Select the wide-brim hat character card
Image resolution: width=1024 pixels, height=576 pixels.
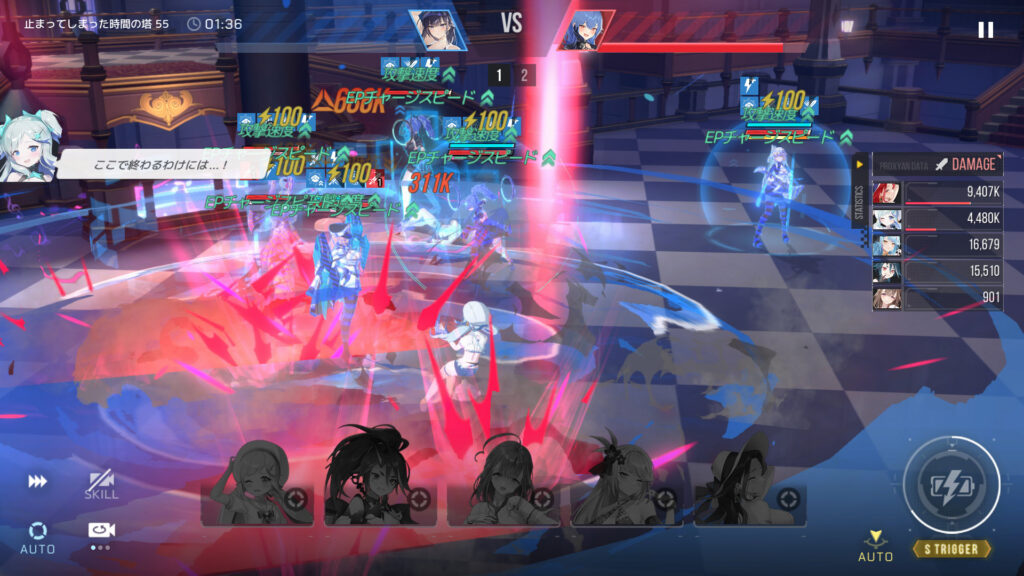(750, 482)
